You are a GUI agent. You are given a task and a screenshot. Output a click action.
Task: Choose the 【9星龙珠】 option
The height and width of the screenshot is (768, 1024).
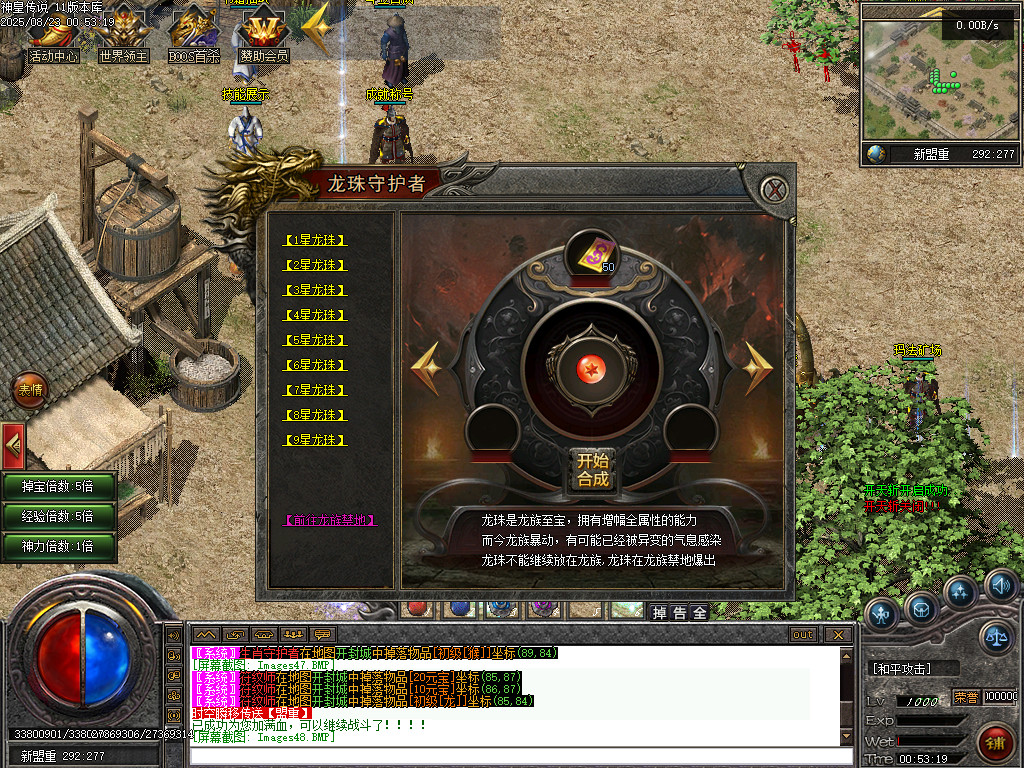[x=316, y=440]
